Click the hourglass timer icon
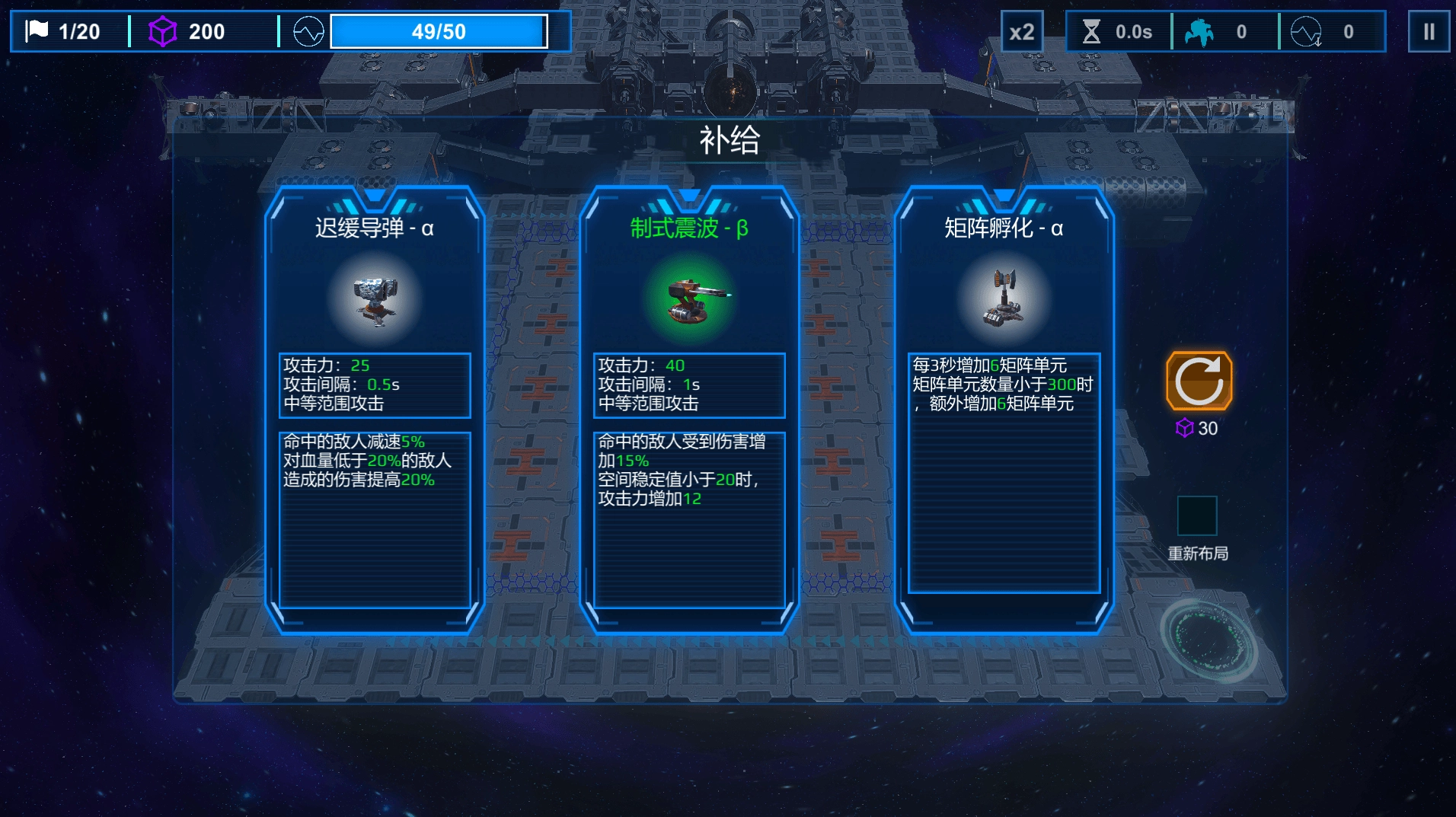1456x817 pixels. (x=1091, y=31)
